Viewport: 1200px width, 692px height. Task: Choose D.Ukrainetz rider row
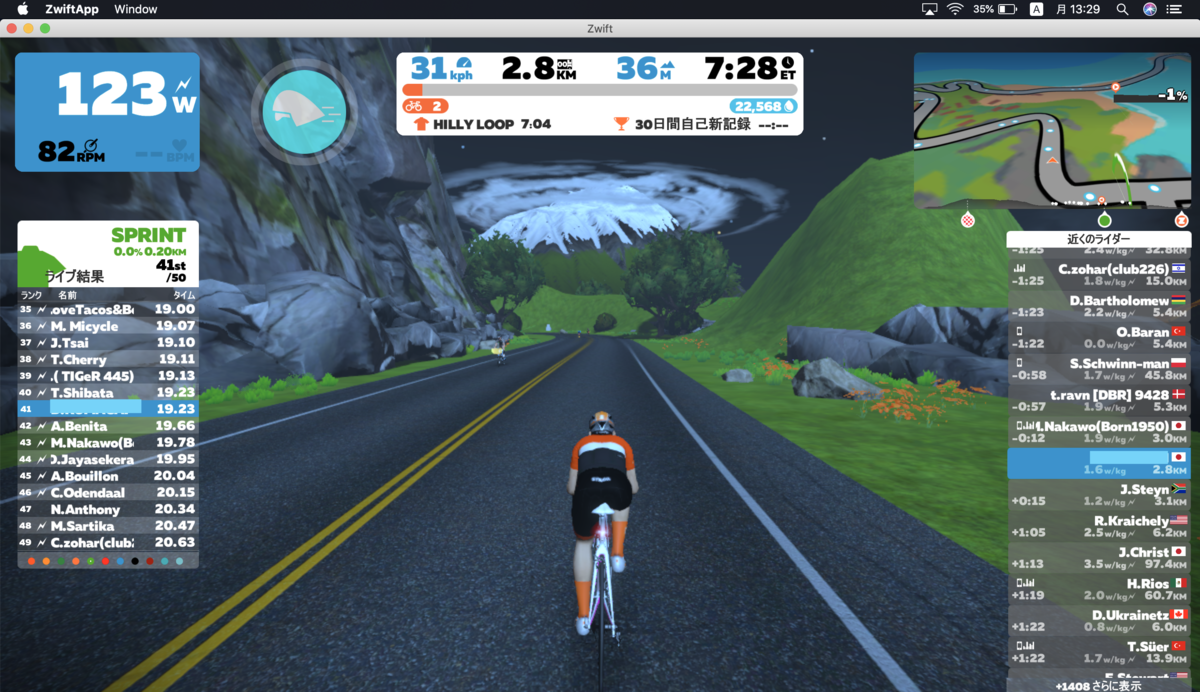(1098, 620)
